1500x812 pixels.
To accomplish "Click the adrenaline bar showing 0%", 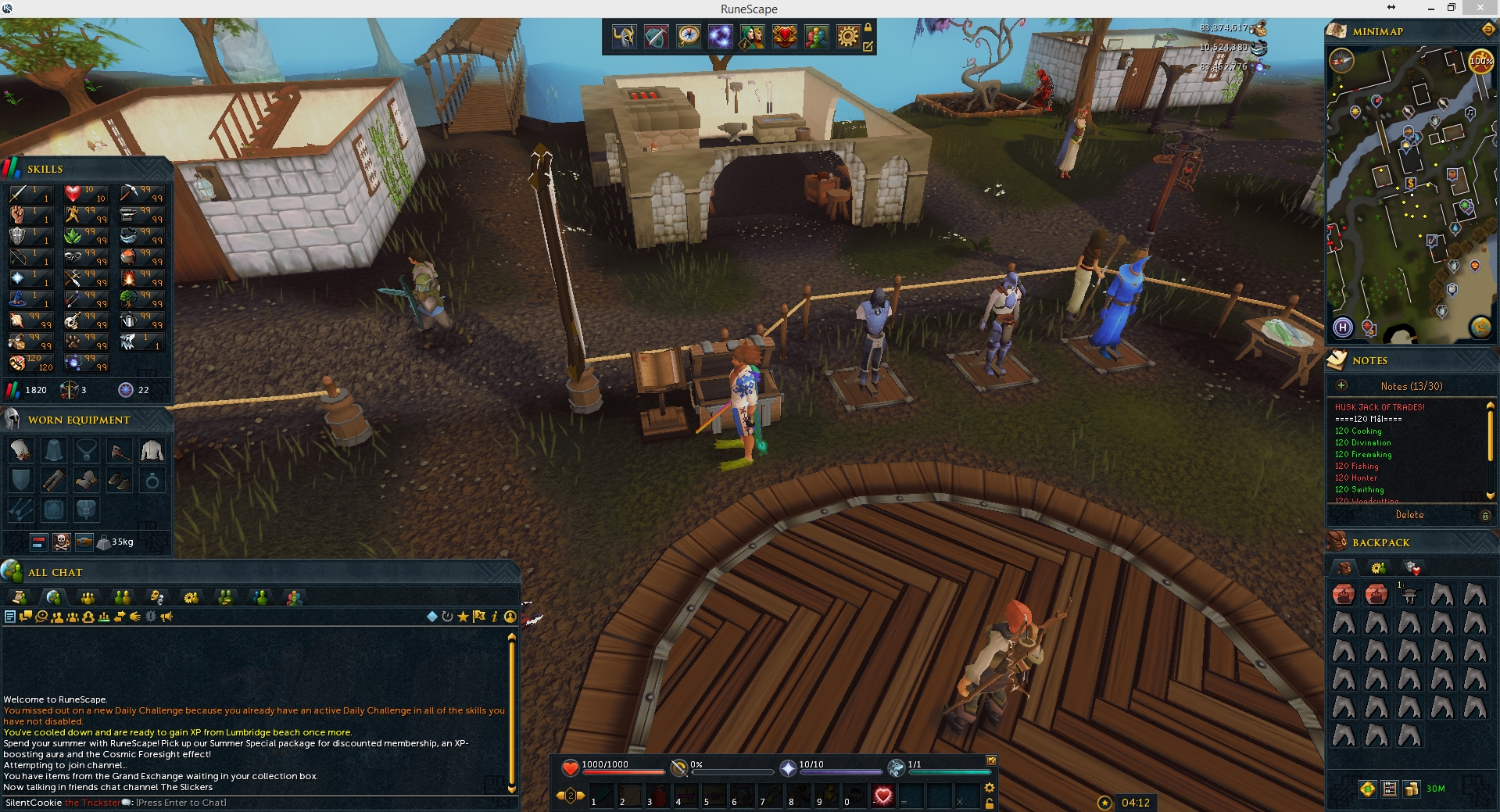I will (731, 771).
